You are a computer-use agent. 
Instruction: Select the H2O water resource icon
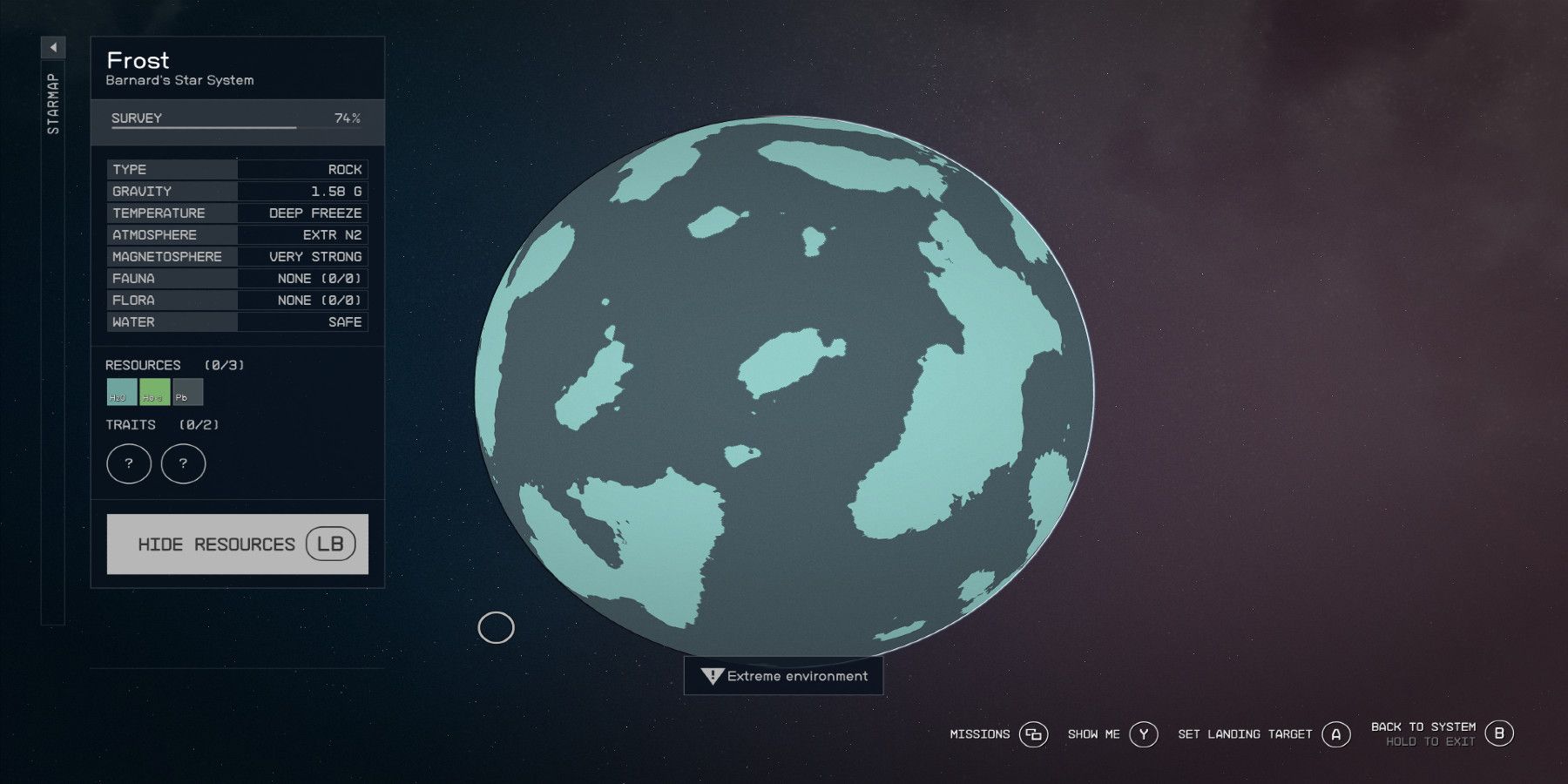(x=120, y=393)
